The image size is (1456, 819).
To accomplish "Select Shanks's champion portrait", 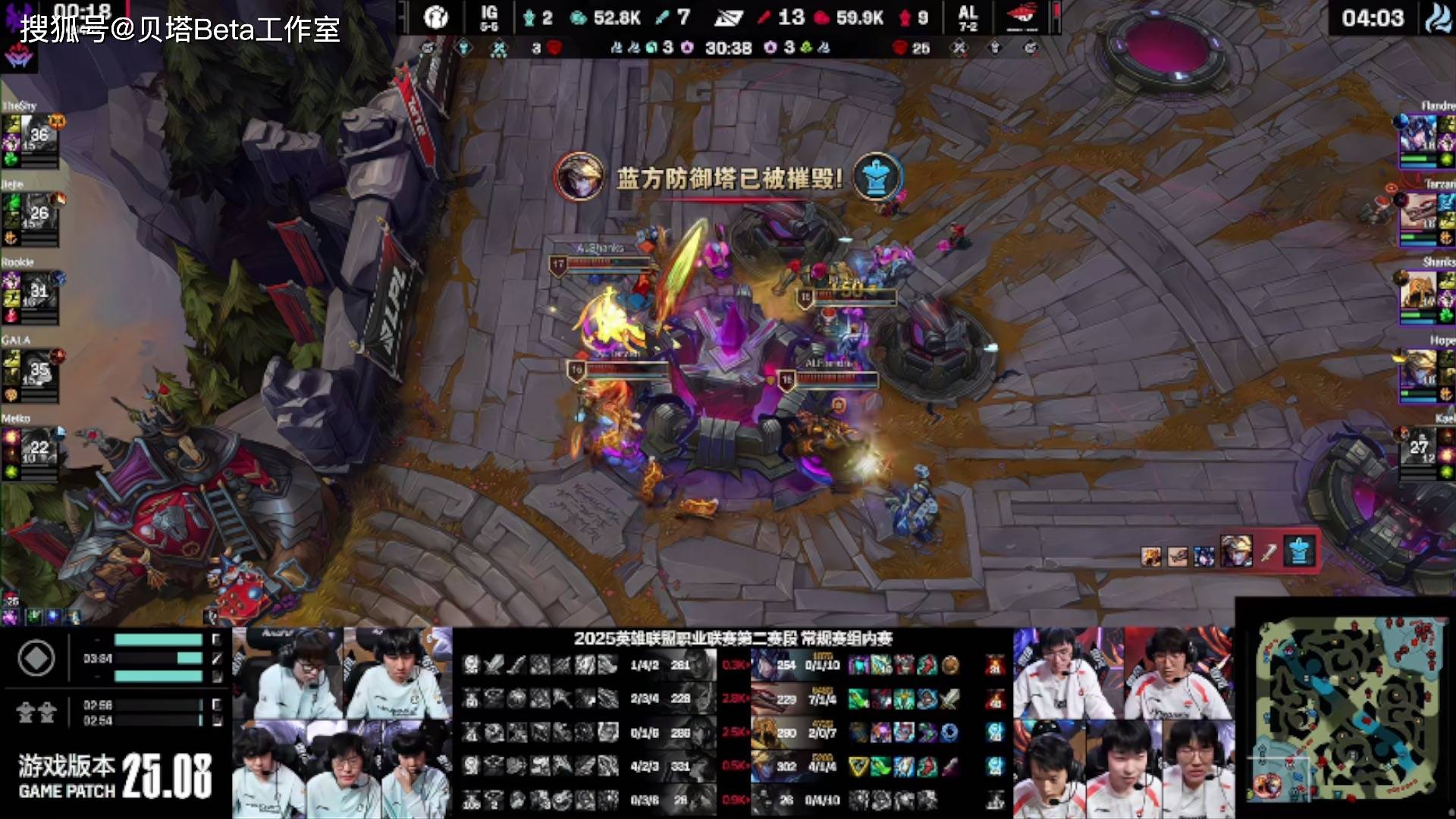I will coord(1417,291).
